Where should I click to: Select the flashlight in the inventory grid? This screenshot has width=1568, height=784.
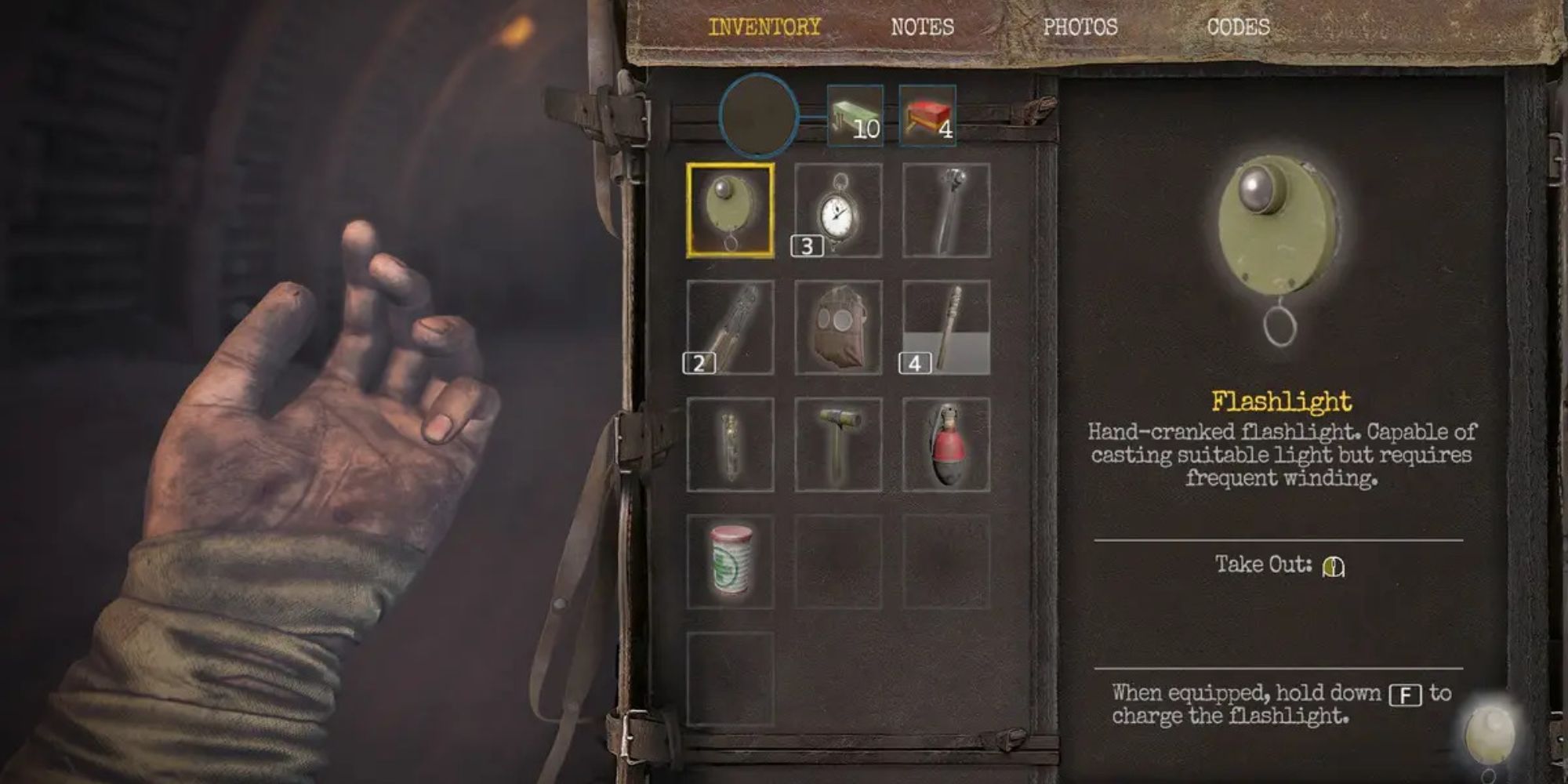[731, 210]
